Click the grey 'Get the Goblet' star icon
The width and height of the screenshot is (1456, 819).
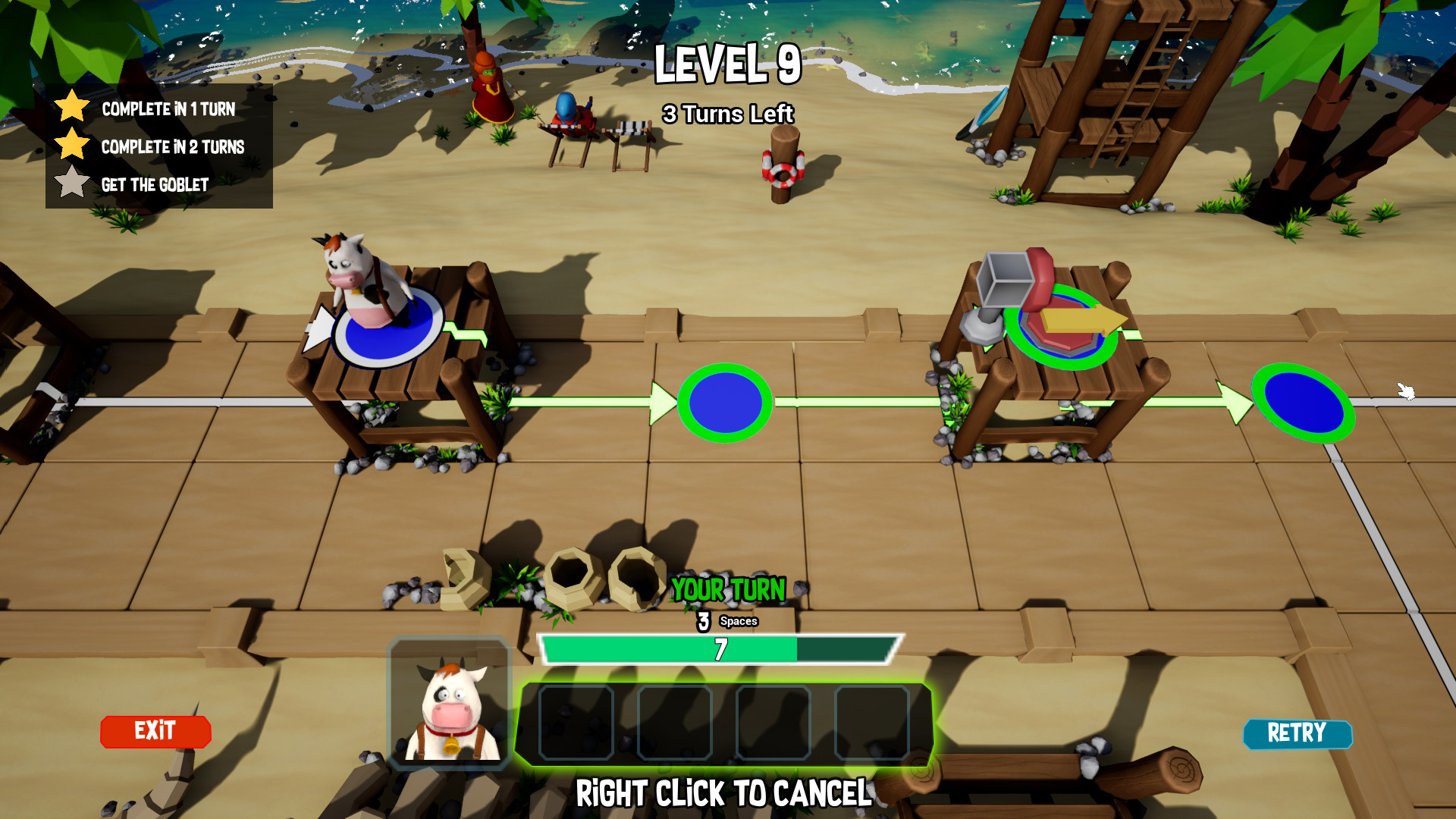[x=72, y=182]
